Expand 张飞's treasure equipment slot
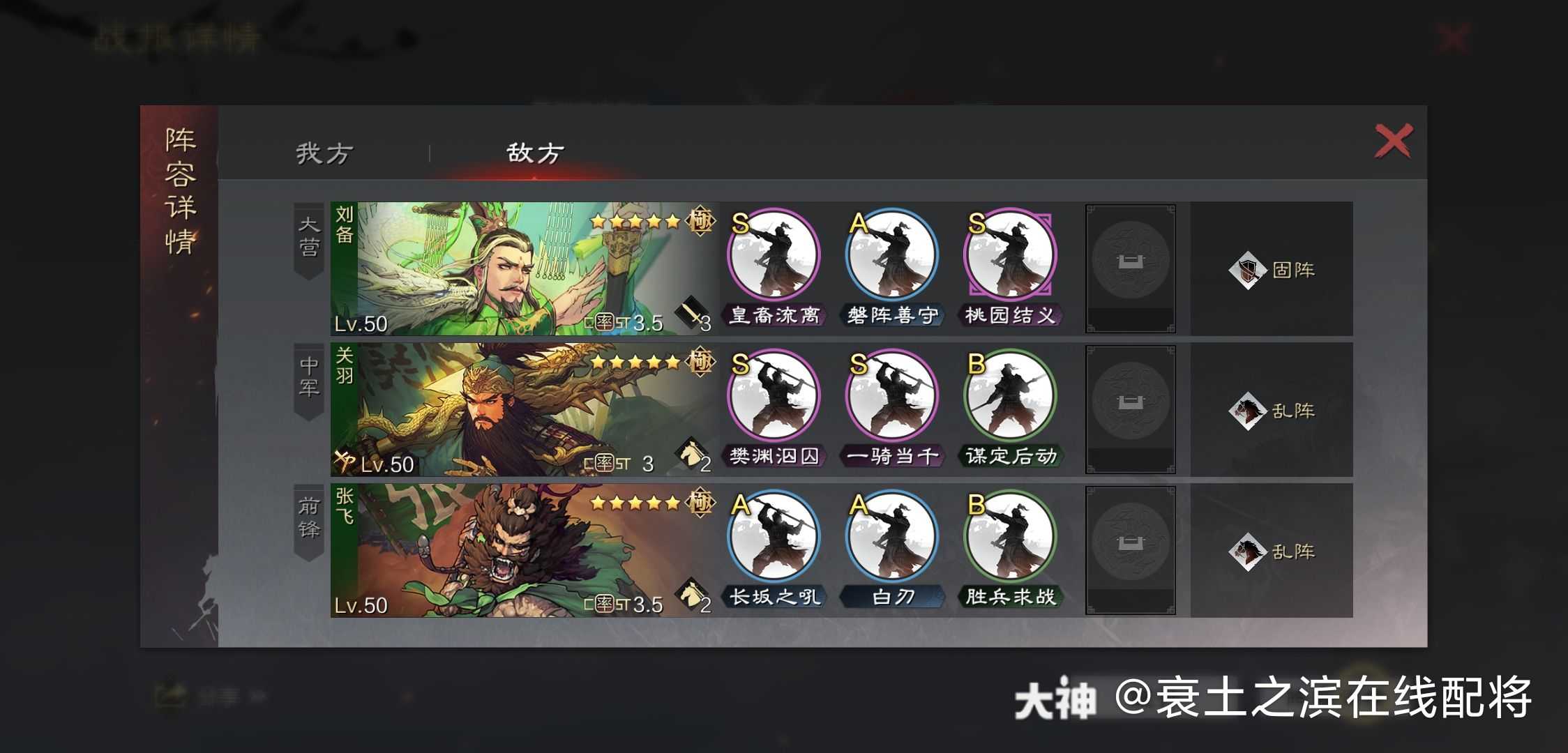The width and height of the screenshot is (1568, 753). [x=1130, y=551]
